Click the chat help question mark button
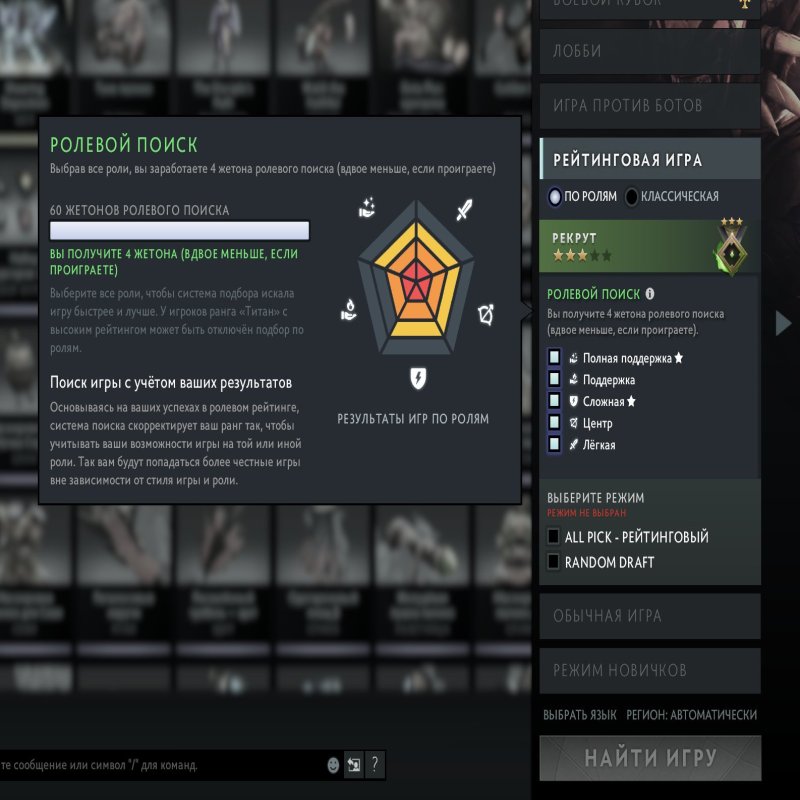Viewport: 800px width, 800px height. point(375,765)
